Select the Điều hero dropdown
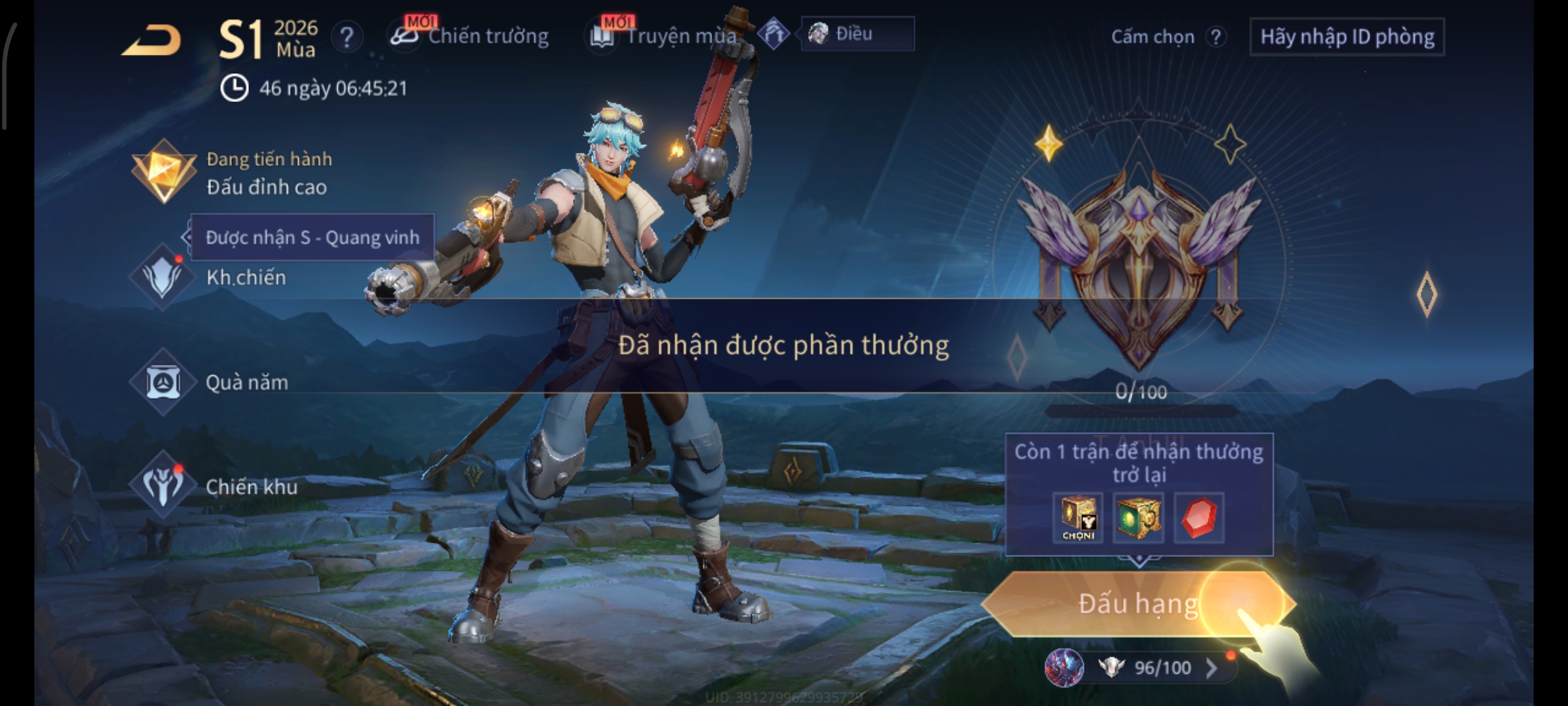The width and height of the screenshot is (1568, 706). click(857, 34)
